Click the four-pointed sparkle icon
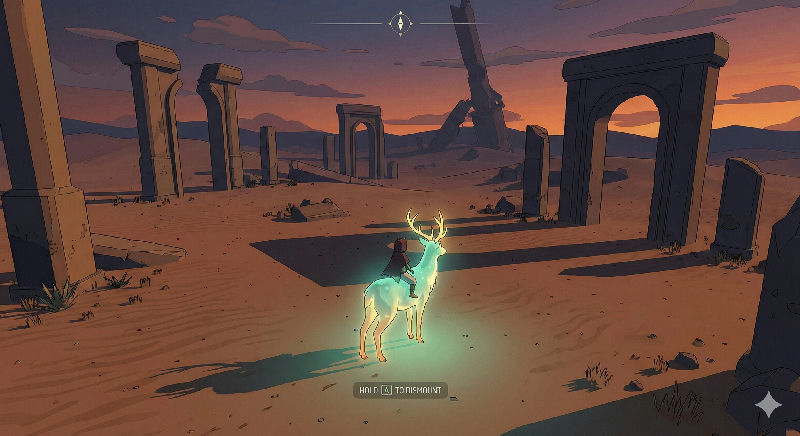This screenshot has width=800, height=436. (768, 404)
